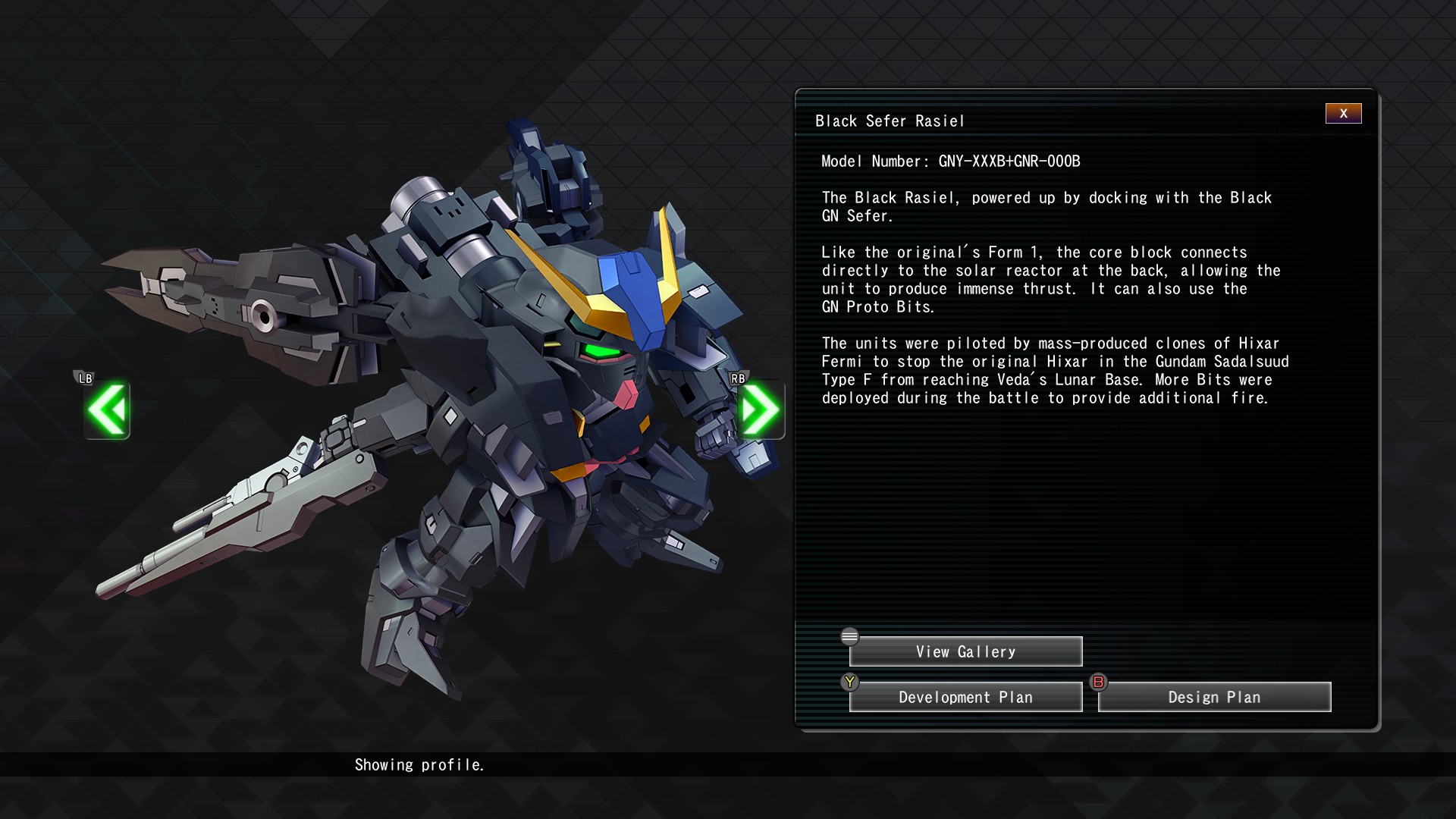Viewport: 1456px width, 819px height.
Task: Go to the previous unit with left arrow
Action: pos(107,410)
